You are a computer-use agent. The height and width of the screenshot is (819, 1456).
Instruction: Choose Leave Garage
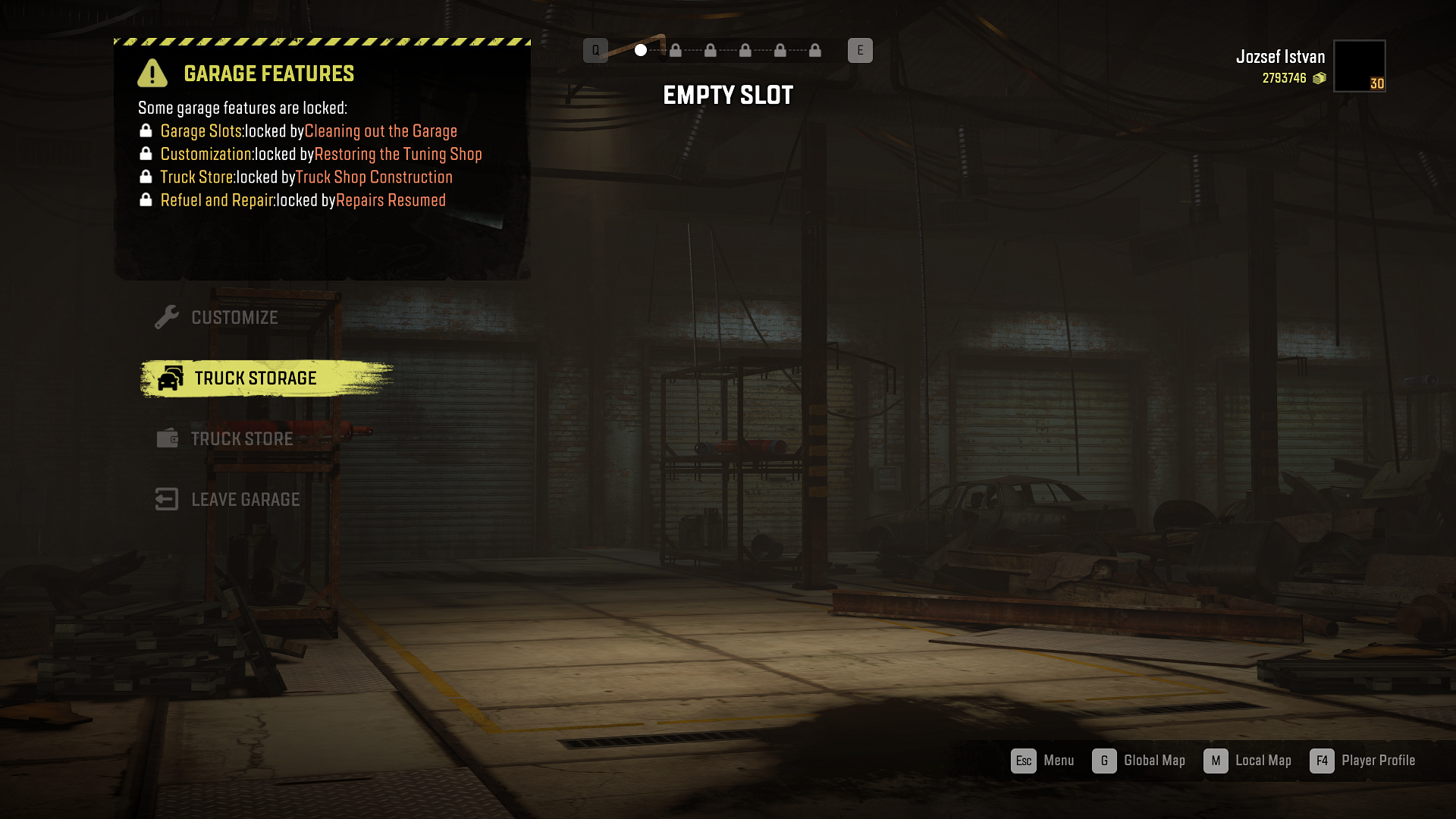244,500
